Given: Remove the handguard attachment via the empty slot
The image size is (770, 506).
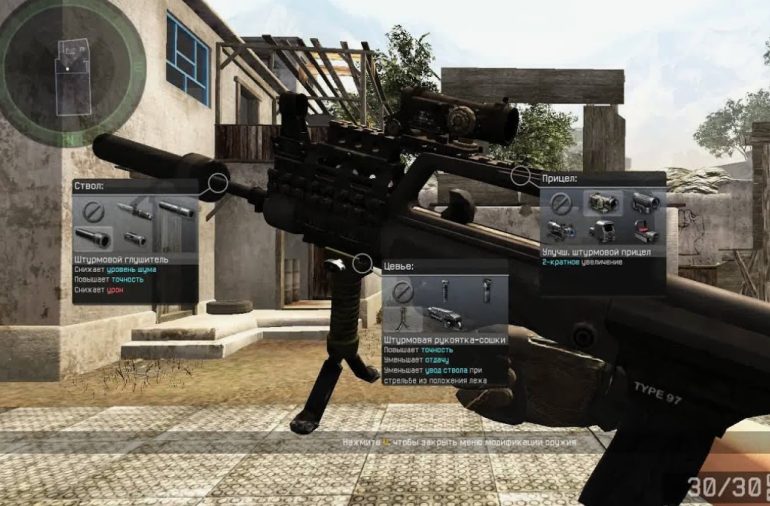Looking at the screenshot, I should point(402,292).
